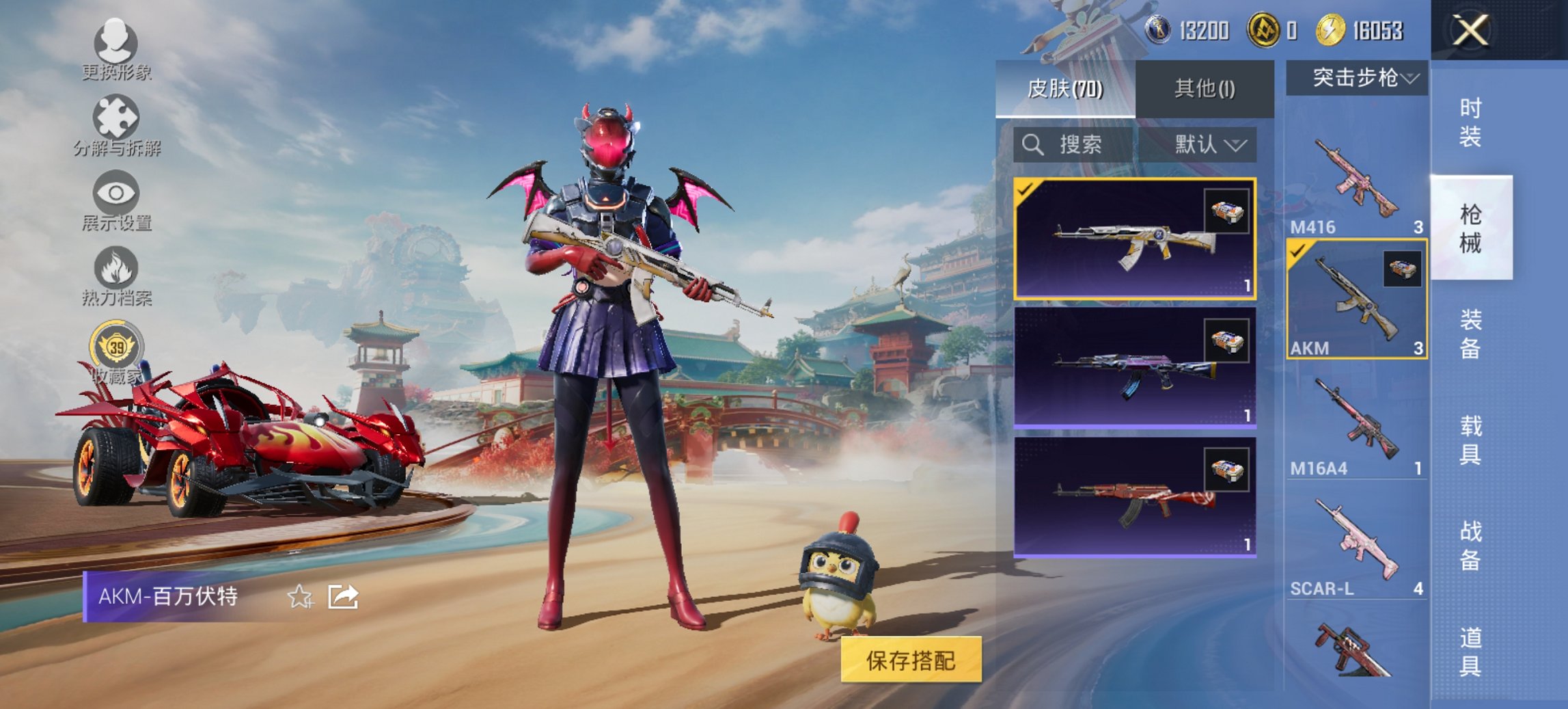Open the 默认 sort order dropdown

(1208, 146)
